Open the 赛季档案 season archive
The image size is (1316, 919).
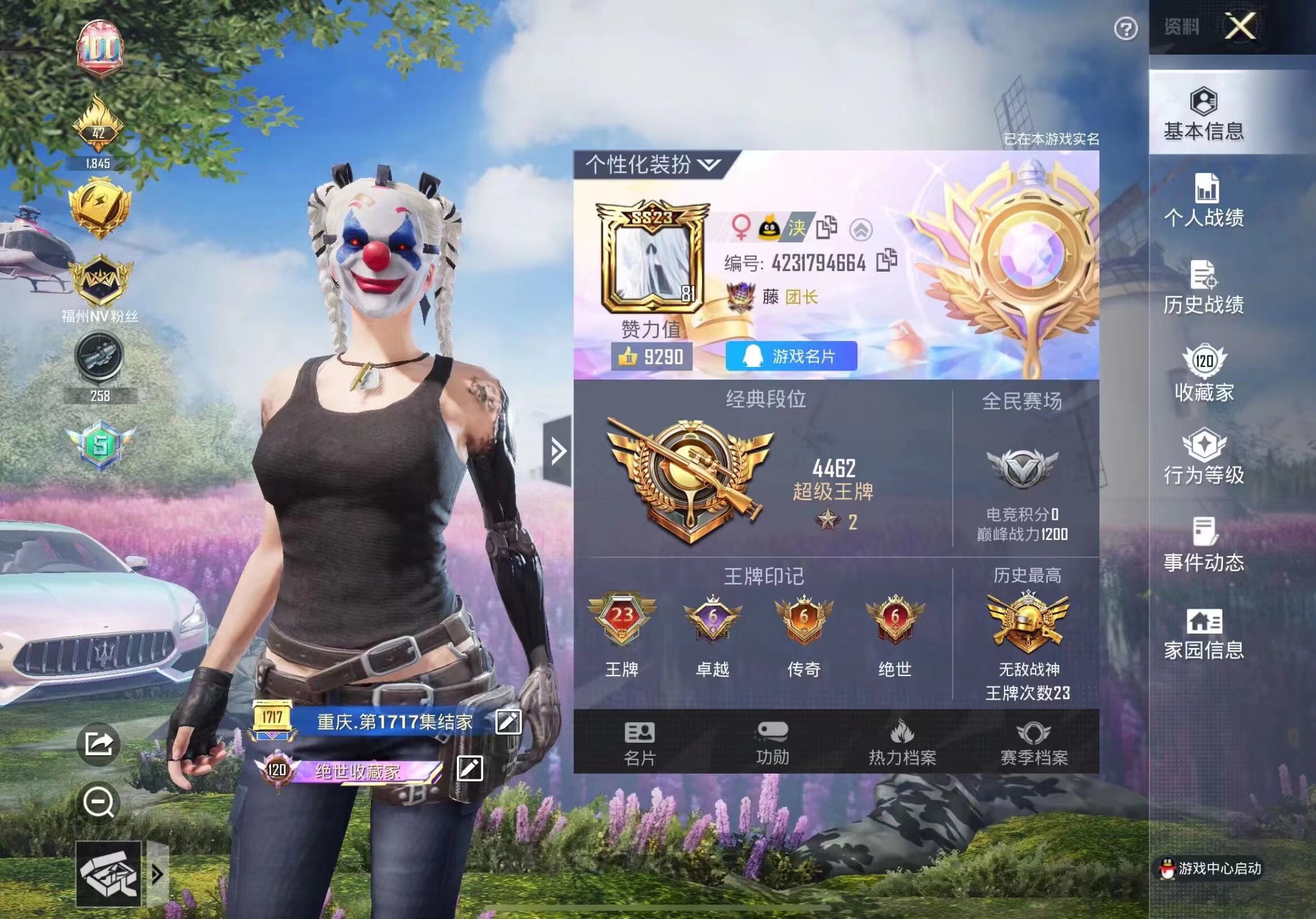click(1034, 743)
